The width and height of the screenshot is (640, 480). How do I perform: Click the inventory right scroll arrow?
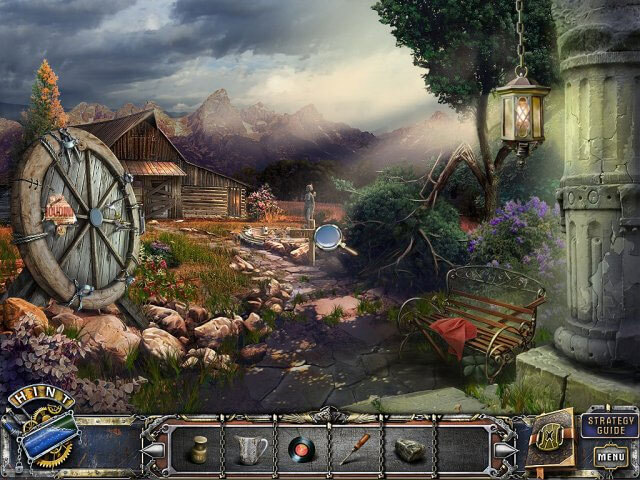tap(503, 449)
